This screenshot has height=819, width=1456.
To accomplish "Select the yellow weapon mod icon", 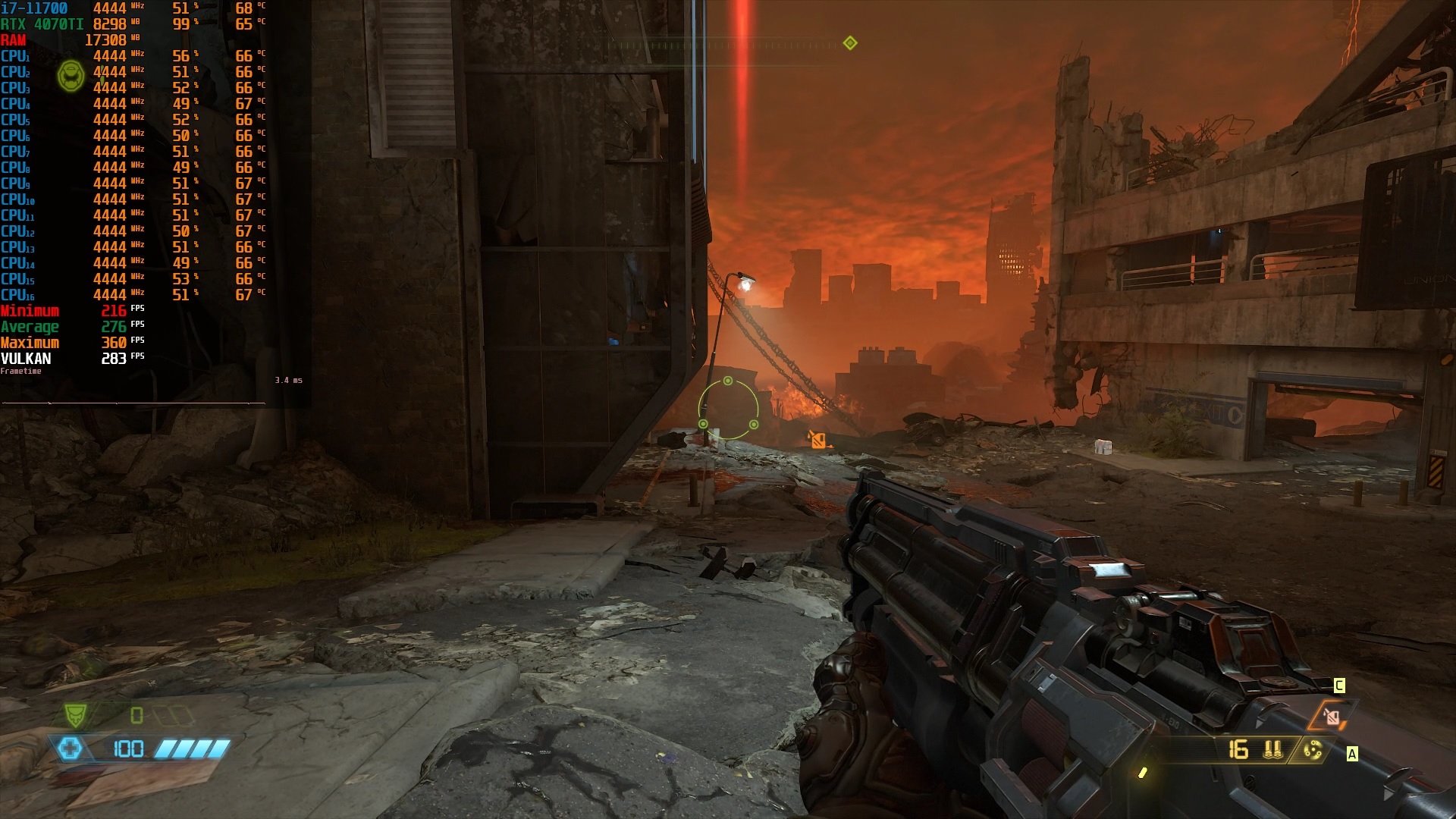I will (x=1313, y=750).
